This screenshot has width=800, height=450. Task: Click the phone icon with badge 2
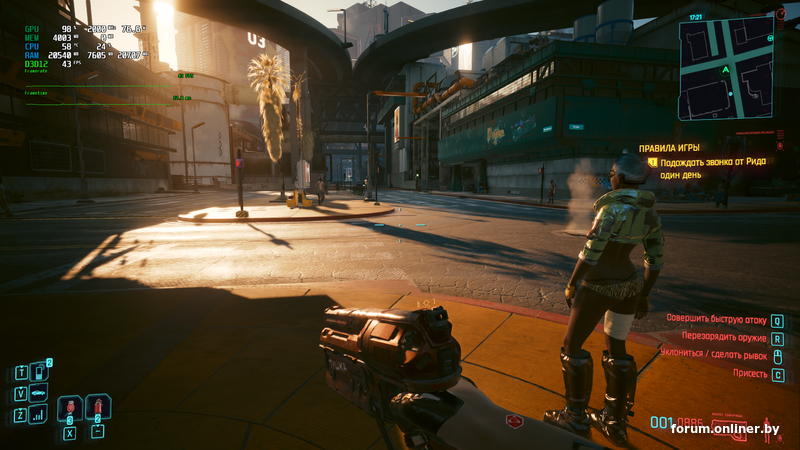click(38, 372)
